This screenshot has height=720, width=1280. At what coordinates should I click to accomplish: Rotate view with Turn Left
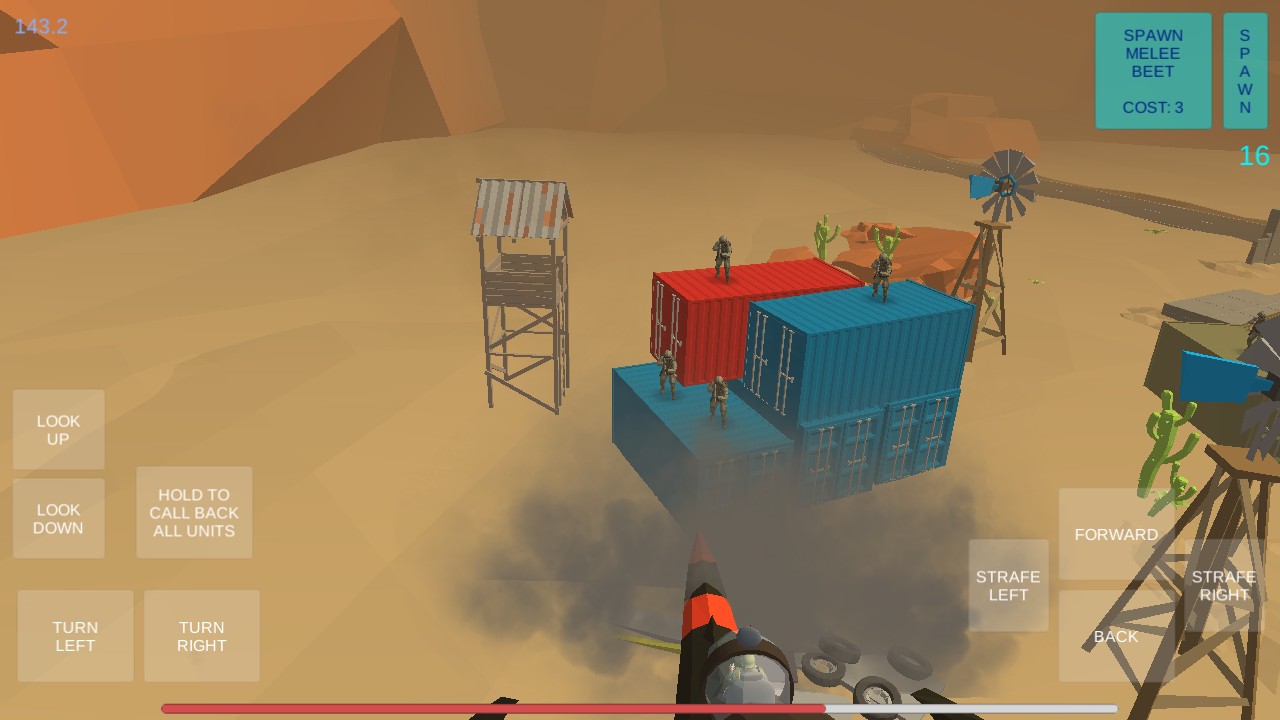[x=75, y=636]
